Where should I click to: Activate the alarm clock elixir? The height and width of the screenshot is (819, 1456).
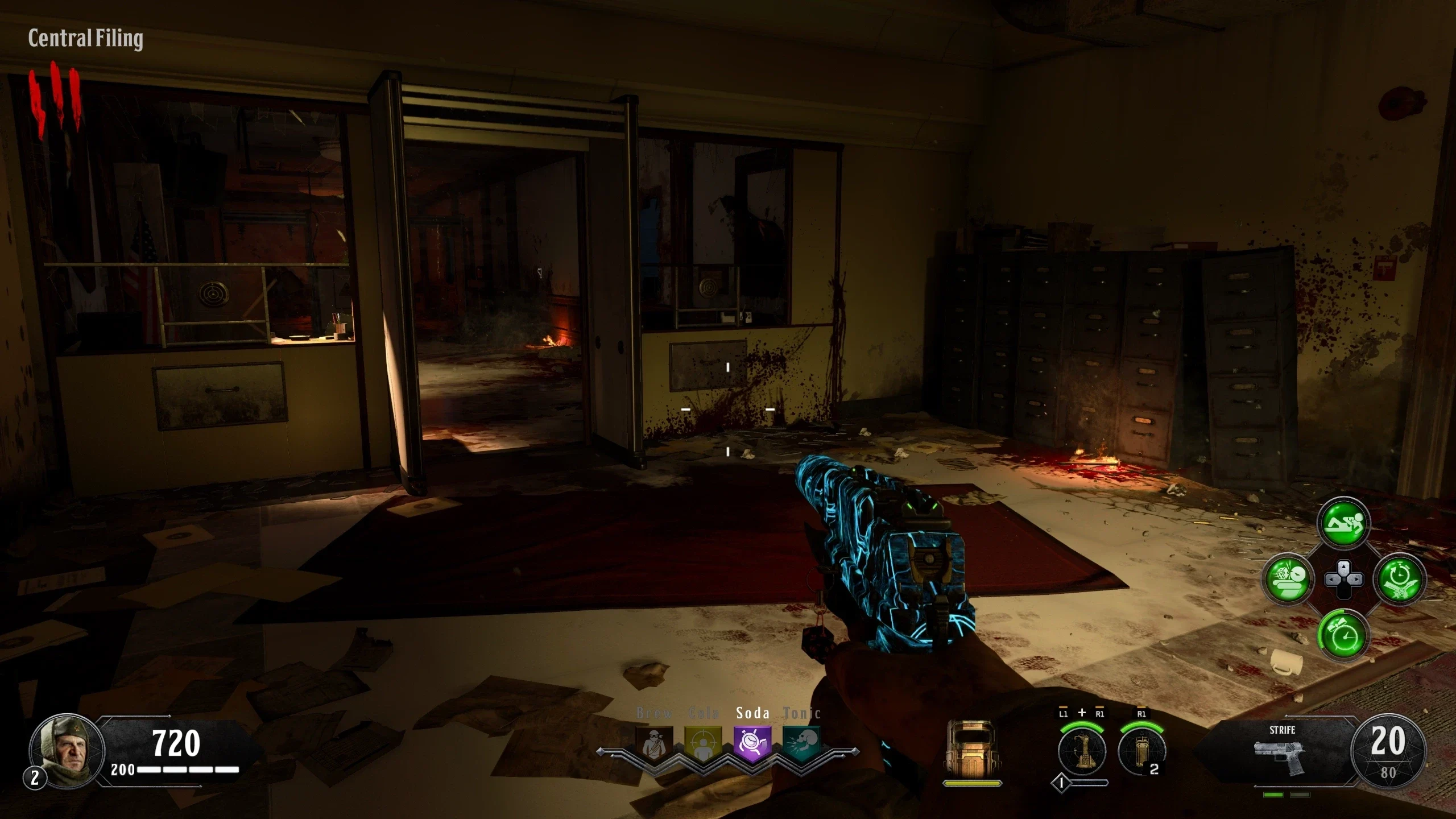(1343, 635)
